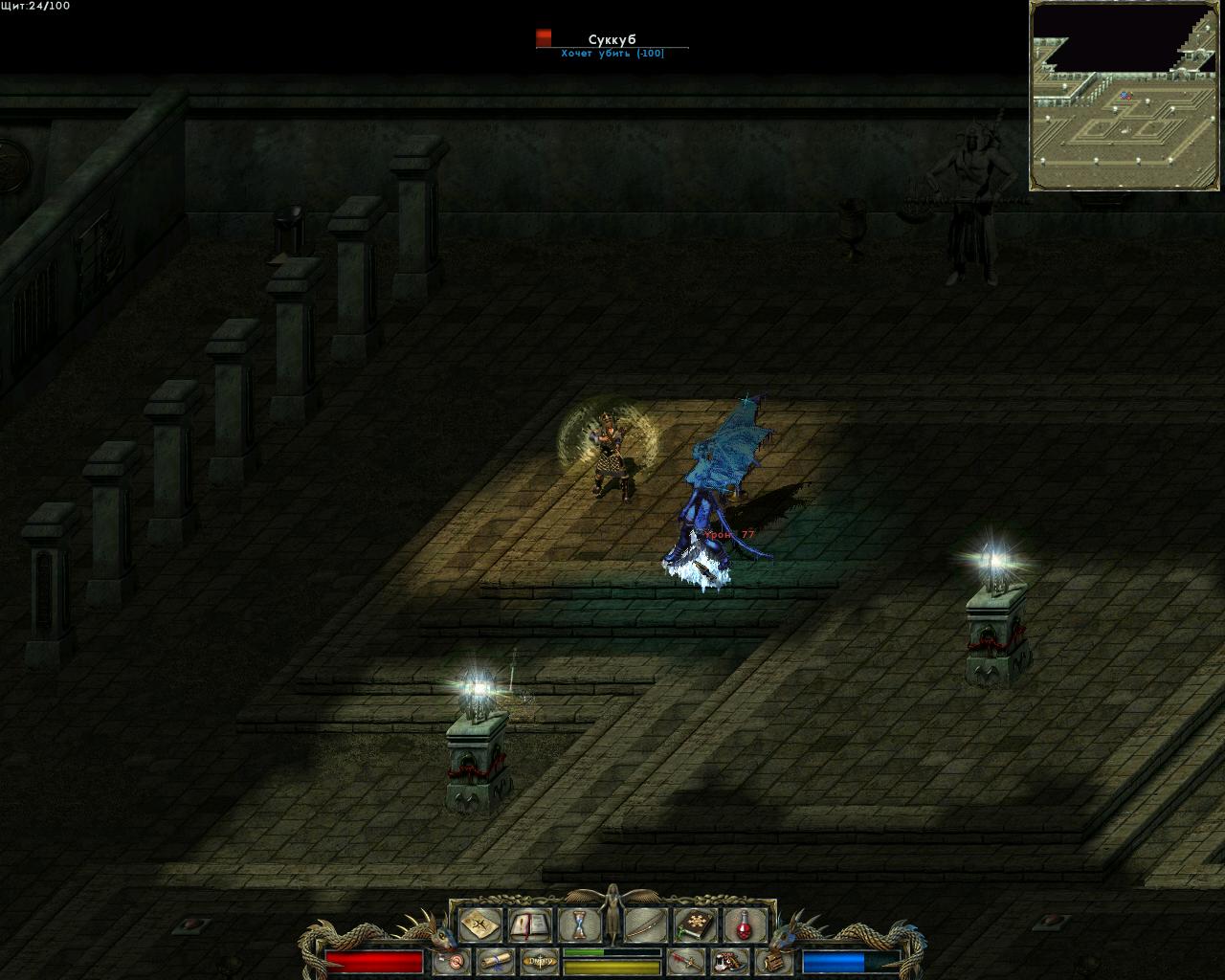Click the red potion flask icon
This screenshot has width=1225, height=980.
click(745, 924)
